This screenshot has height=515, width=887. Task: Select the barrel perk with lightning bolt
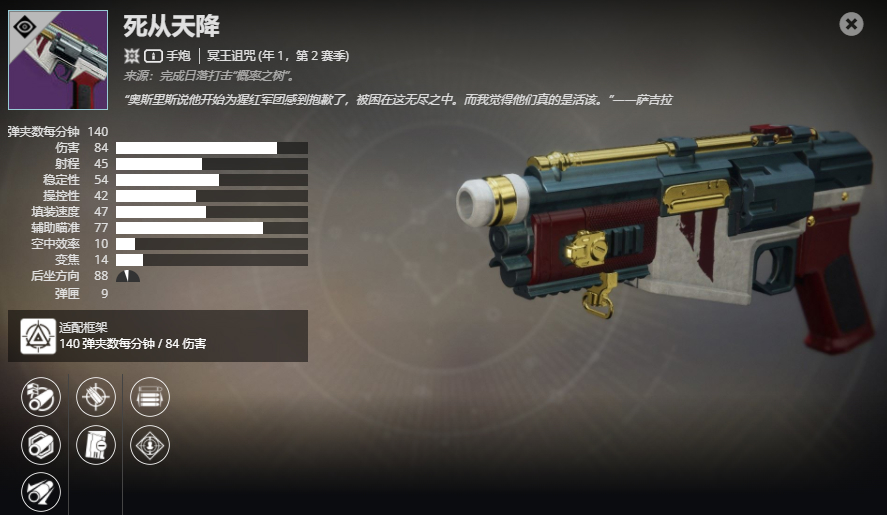coord(41,397)
